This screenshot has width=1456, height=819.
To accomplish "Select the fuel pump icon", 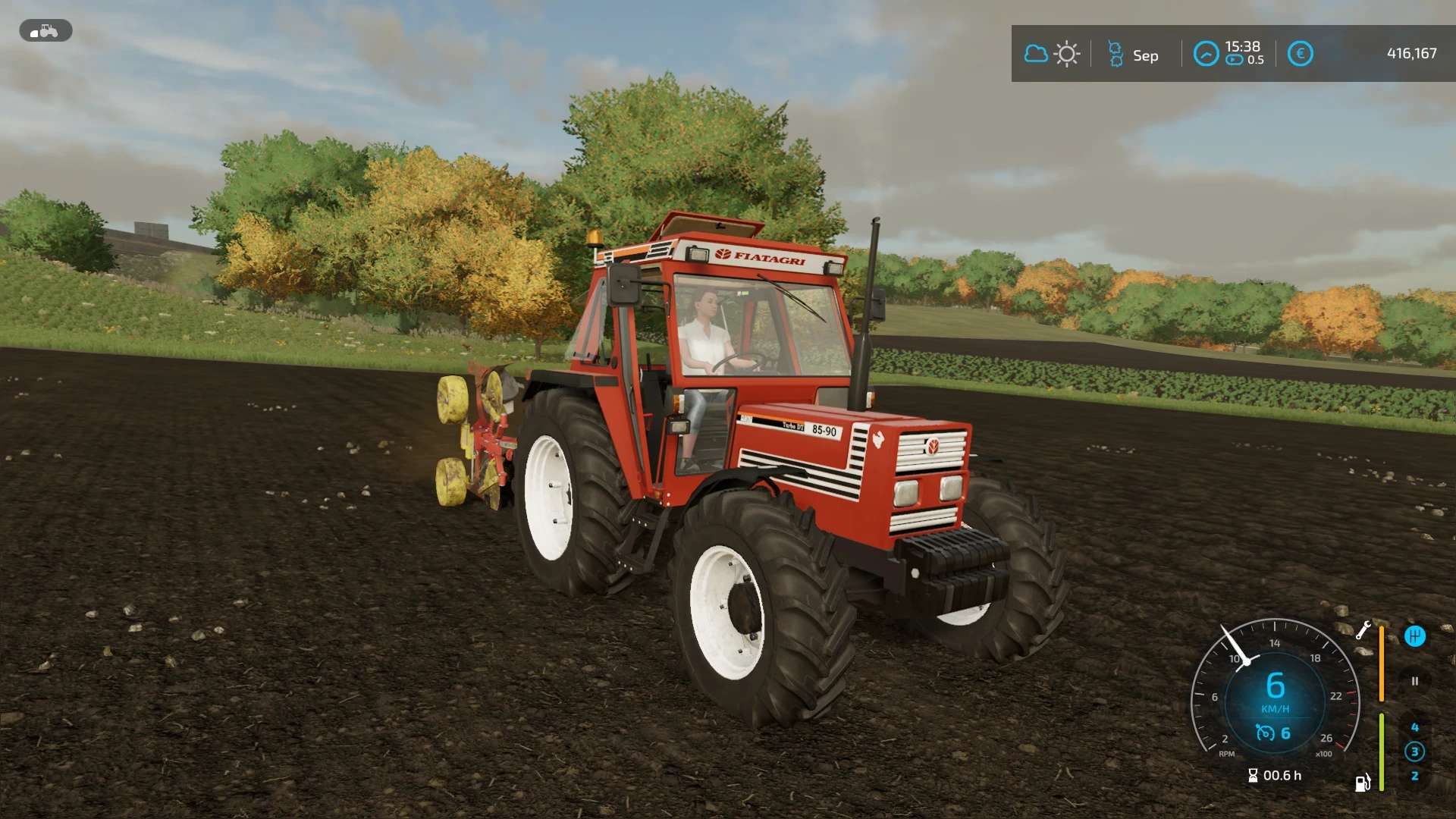I will click(x=1363, y=783).
